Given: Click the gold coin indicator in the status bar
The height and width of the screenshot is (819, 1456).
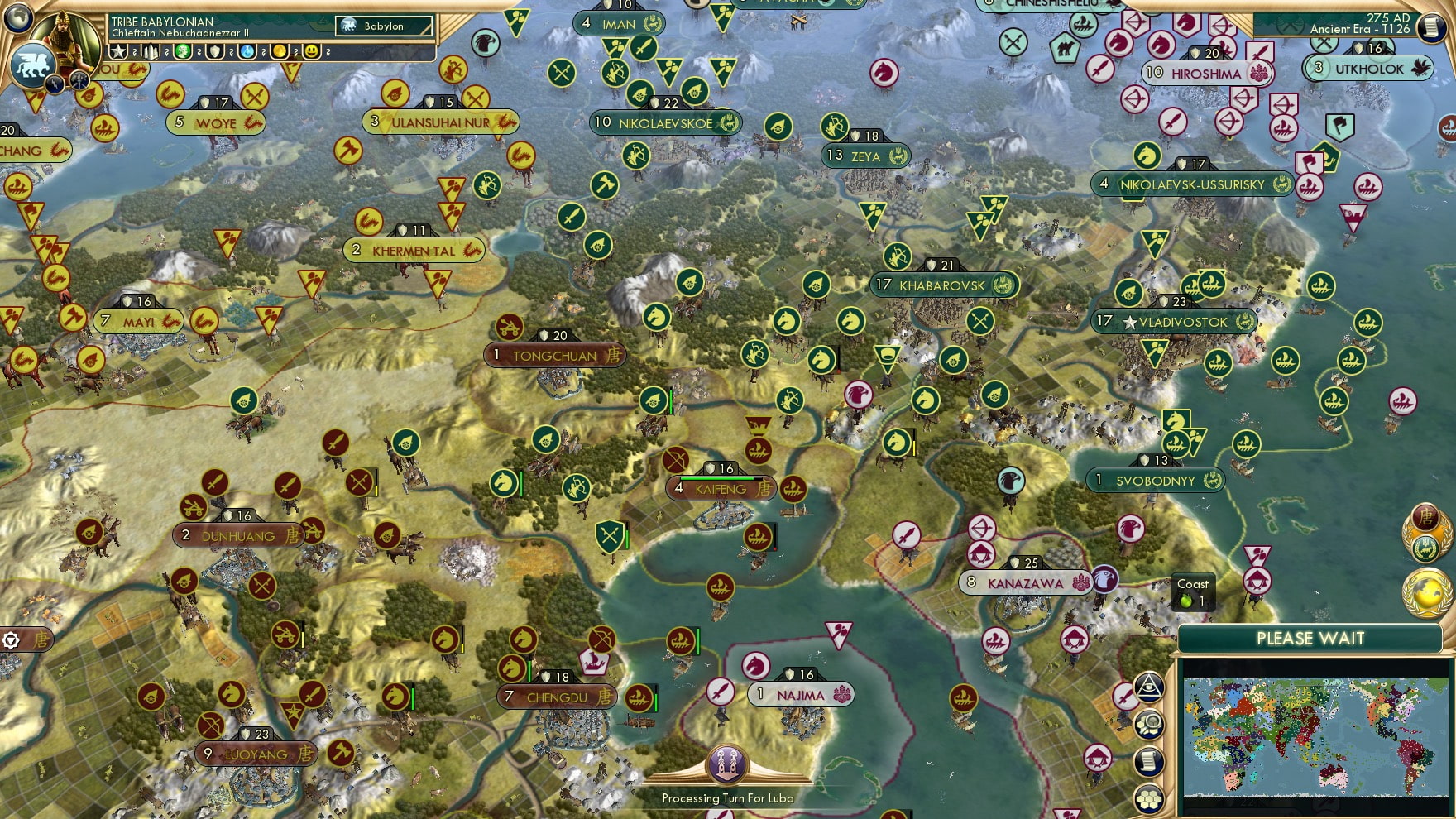Looking at the screenshot, I should tap(280, 52).
